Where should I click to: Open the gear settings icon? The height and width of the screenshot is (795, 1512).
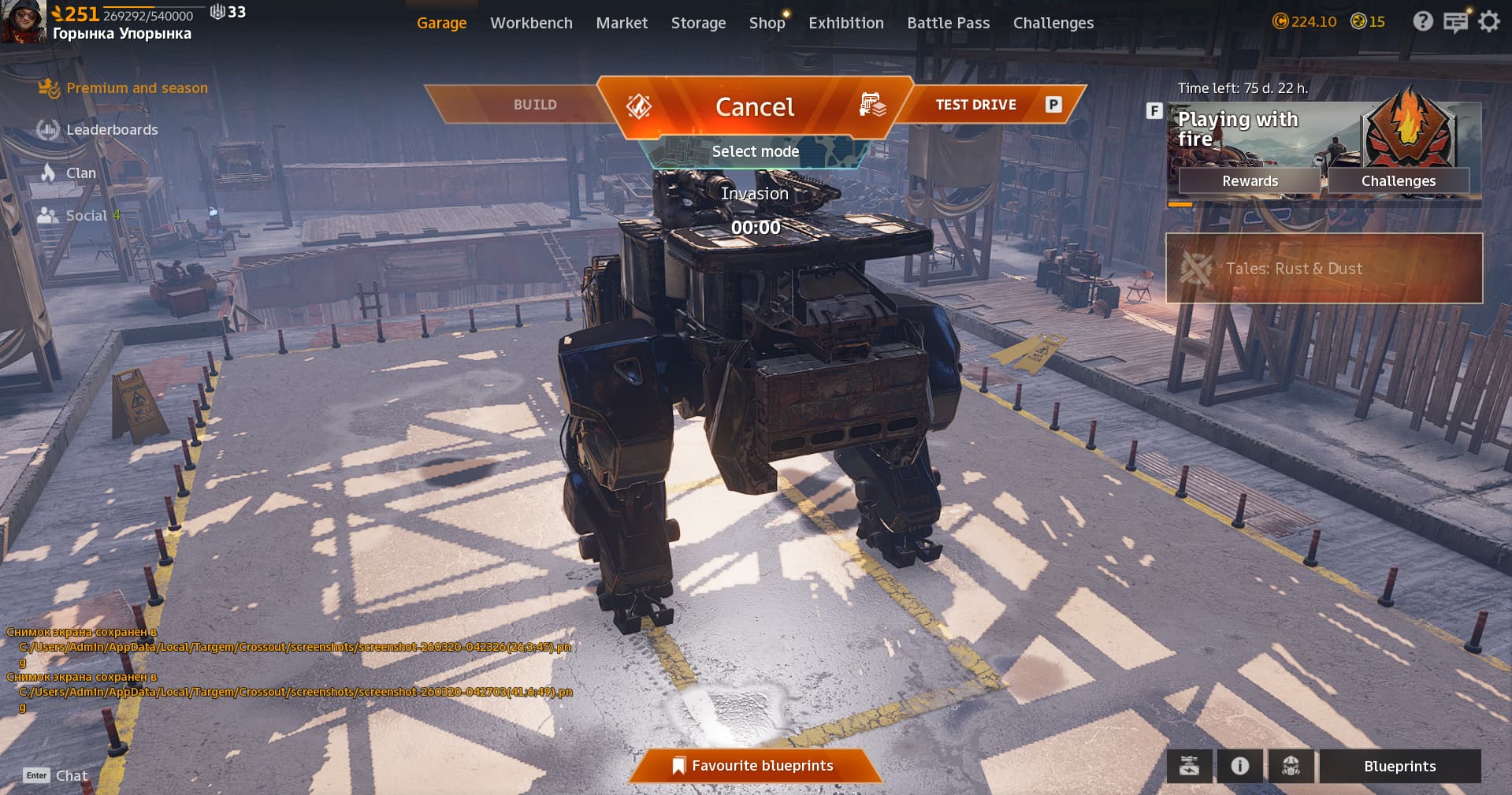click(x=1488, y=22)
